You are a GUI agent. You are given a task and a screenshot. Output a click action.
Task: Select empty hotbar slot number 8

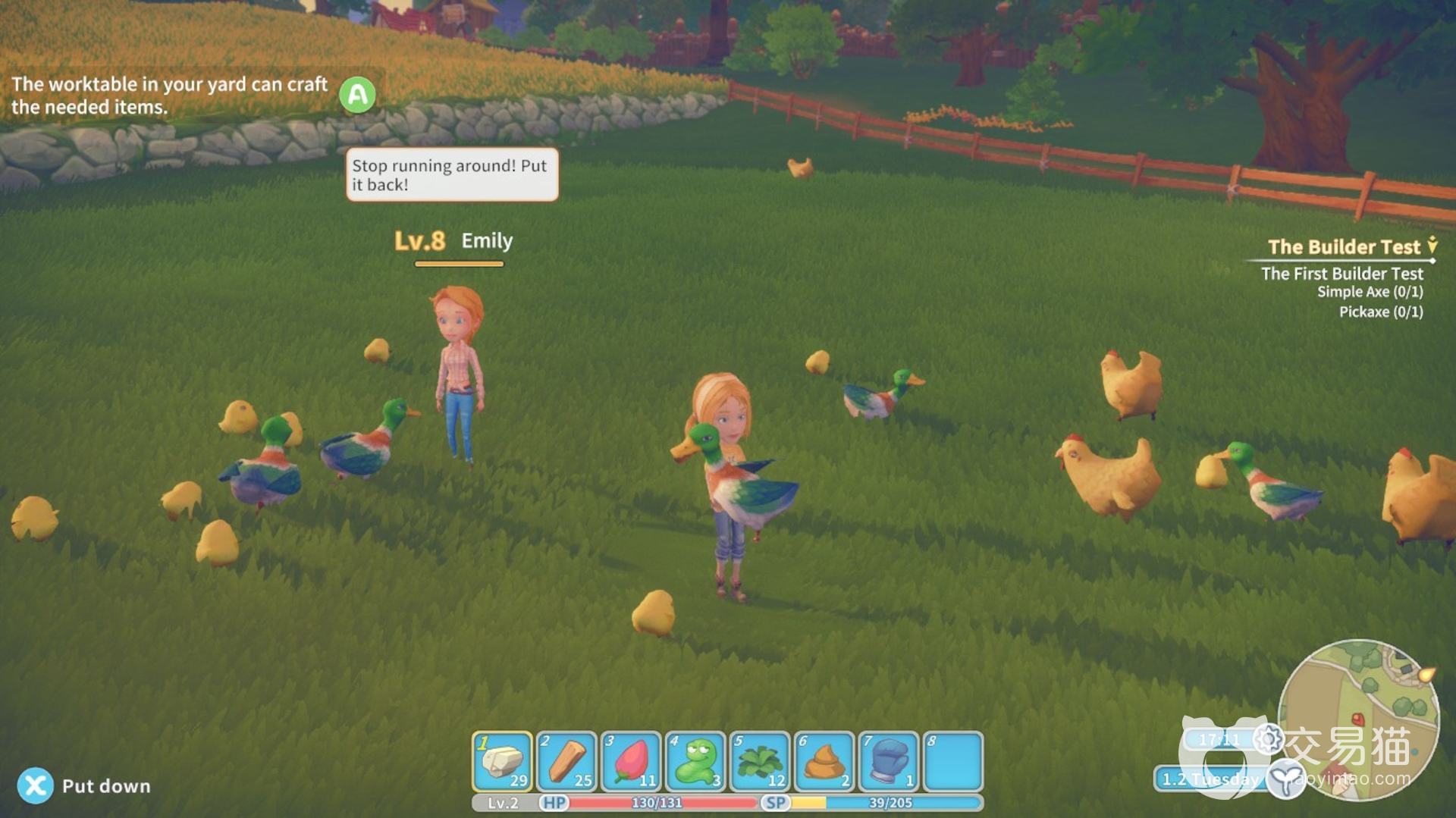pyautogui.click(x=953, y=761)
